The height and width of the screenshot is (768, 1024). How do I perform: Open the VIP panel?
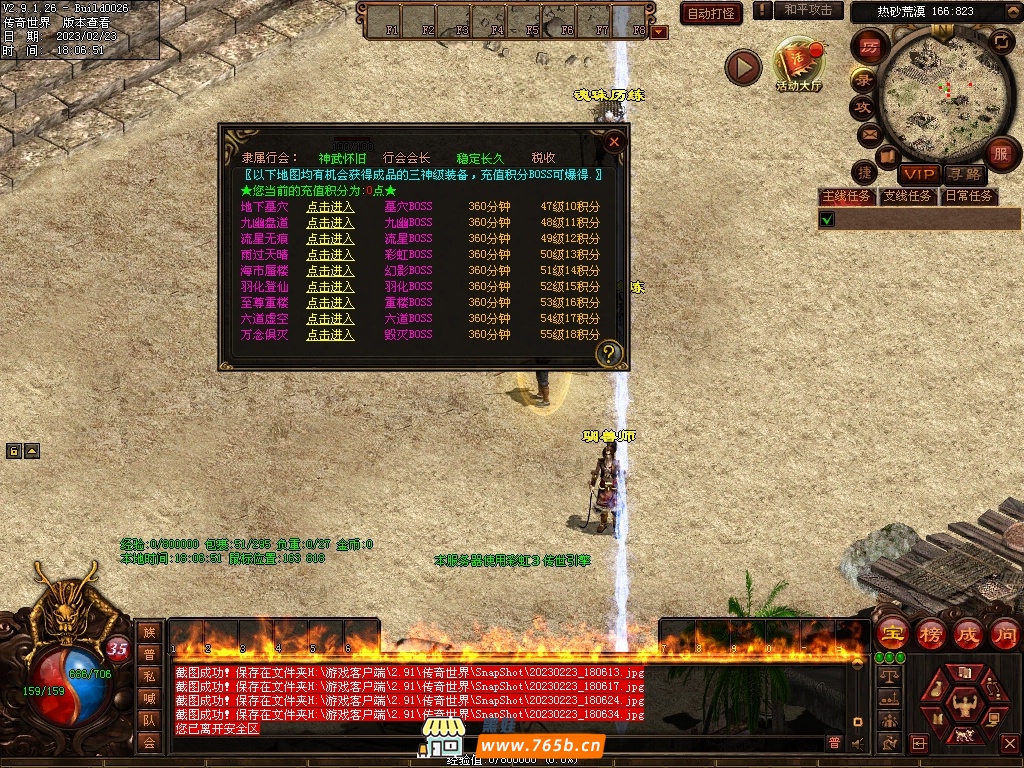pos(918,174)
